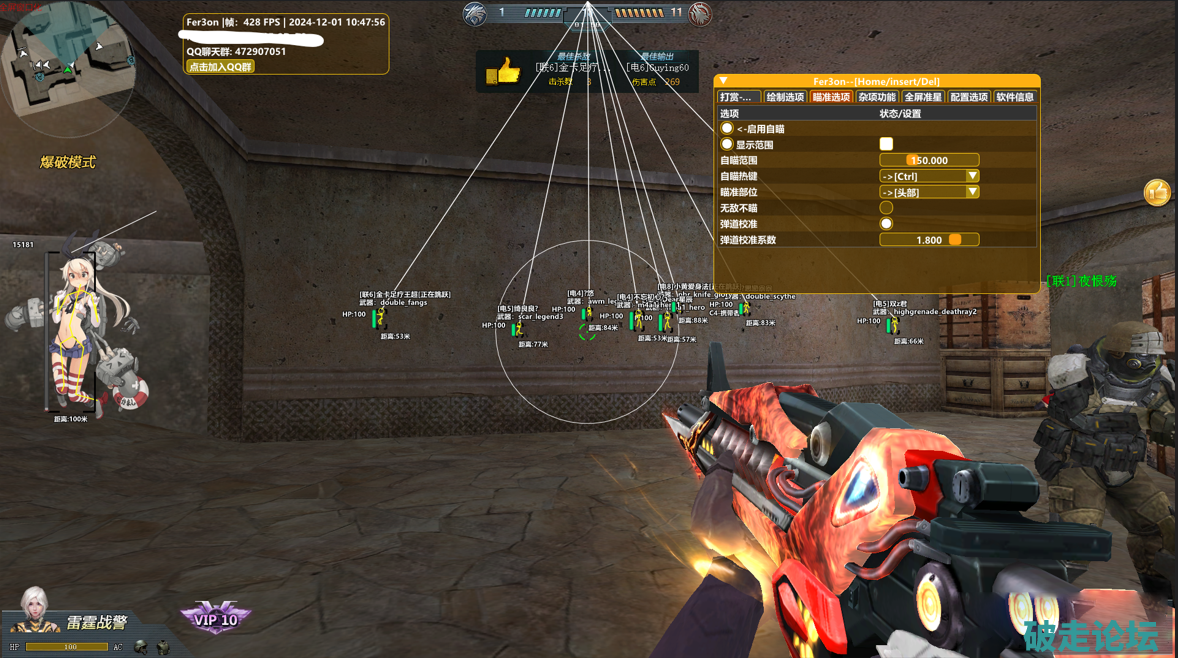Click the round thumbs-up icon at right edge
1178x658 pixels.
coord(1157,191)
